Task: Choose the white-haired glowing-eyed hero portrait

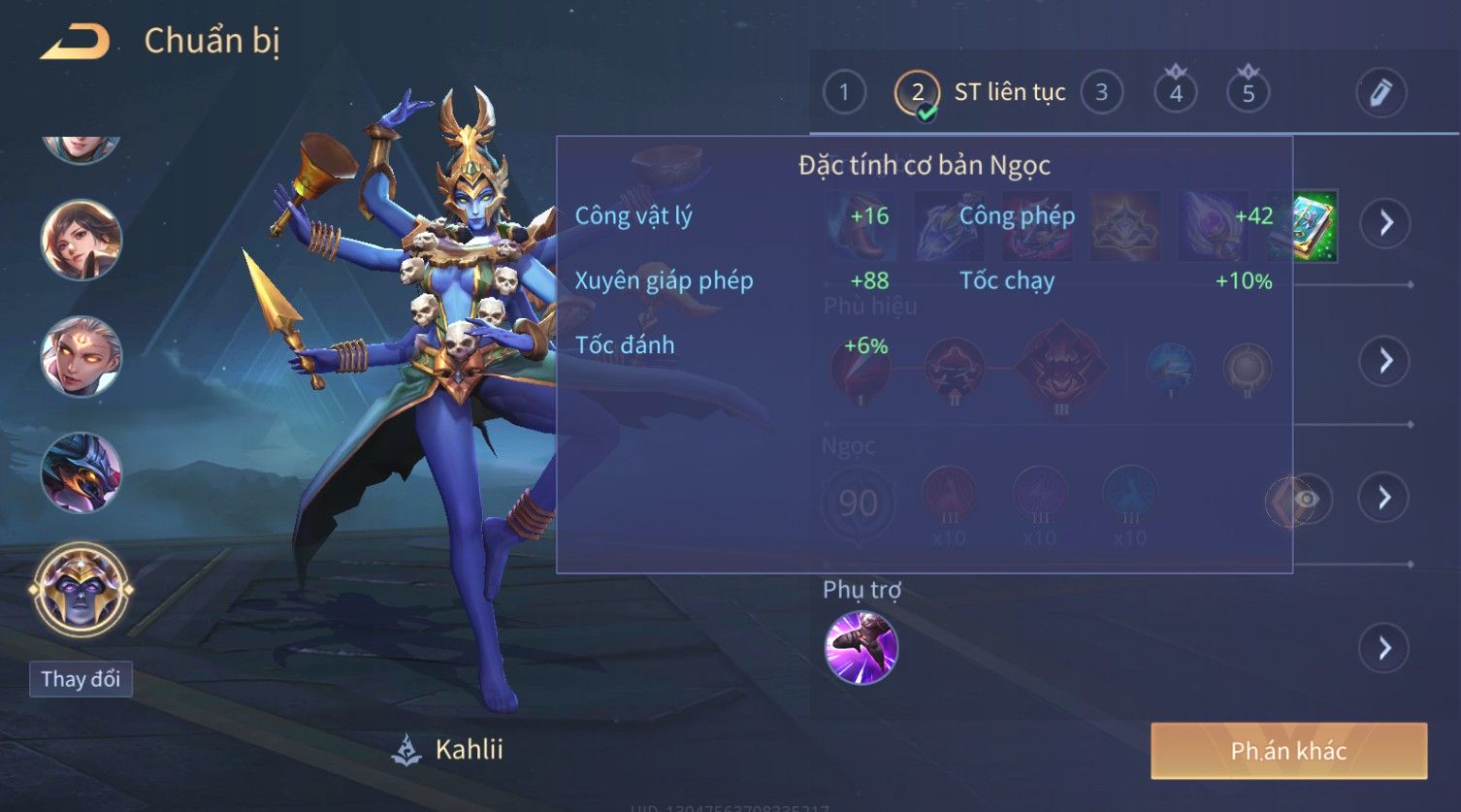Action: pyautogui.click(x=81, y=356)
